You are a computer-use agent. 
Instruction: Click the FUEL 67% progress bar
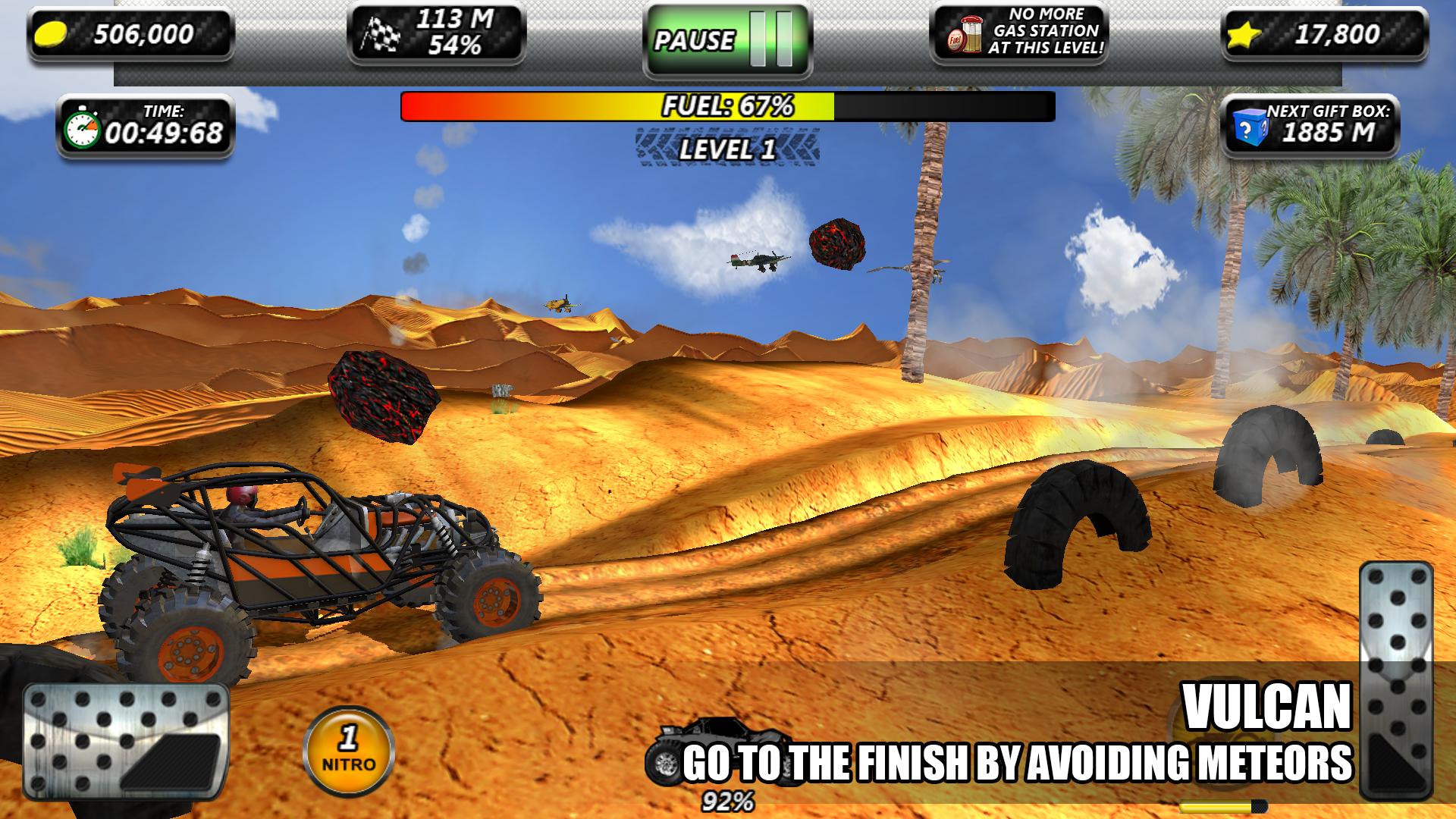tap(726, 106)
